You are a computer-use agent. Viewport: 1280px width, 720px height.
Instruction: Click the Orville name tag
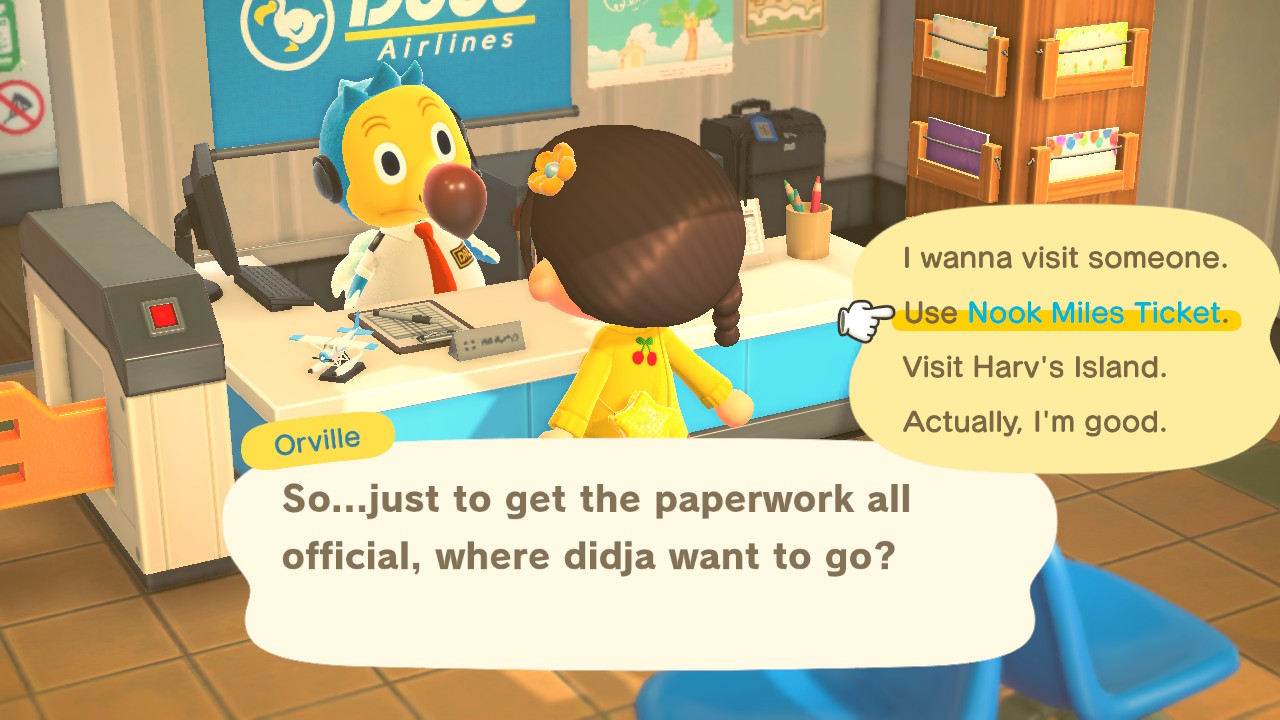coord(316,437)
